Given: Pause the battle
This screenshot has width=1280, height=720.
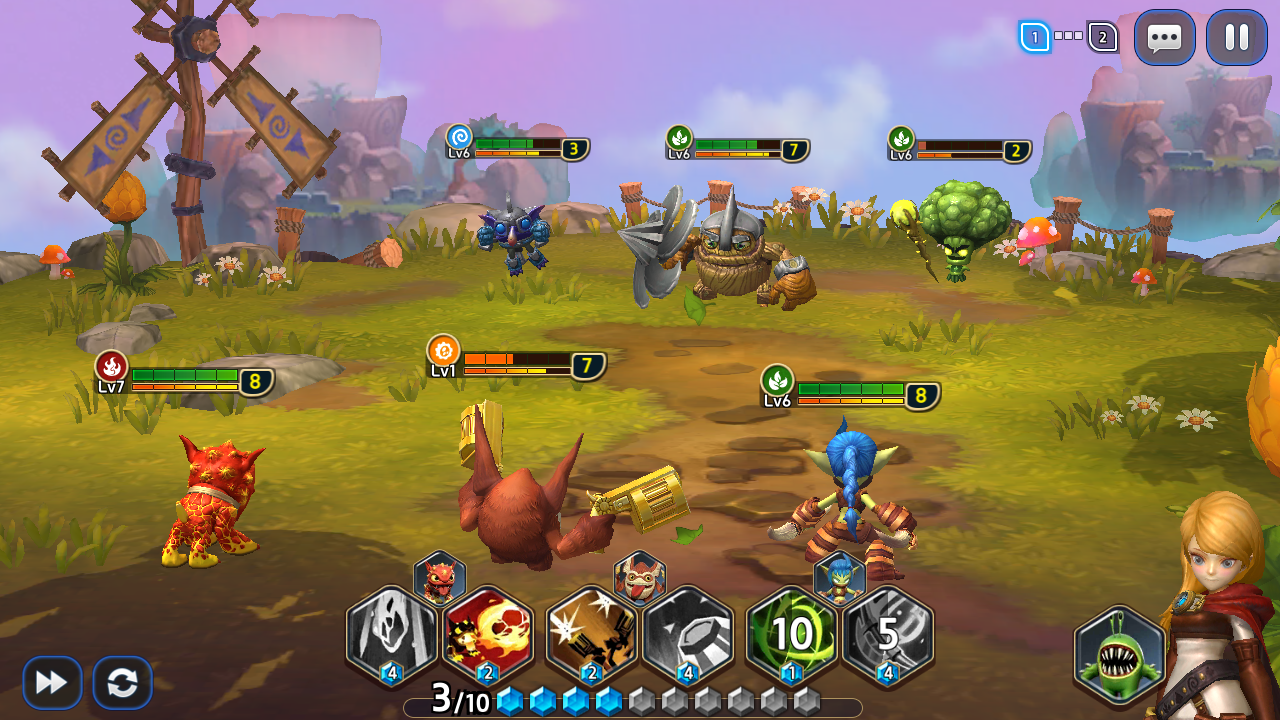Looking at the screenshot, I should coord(1237,38).
